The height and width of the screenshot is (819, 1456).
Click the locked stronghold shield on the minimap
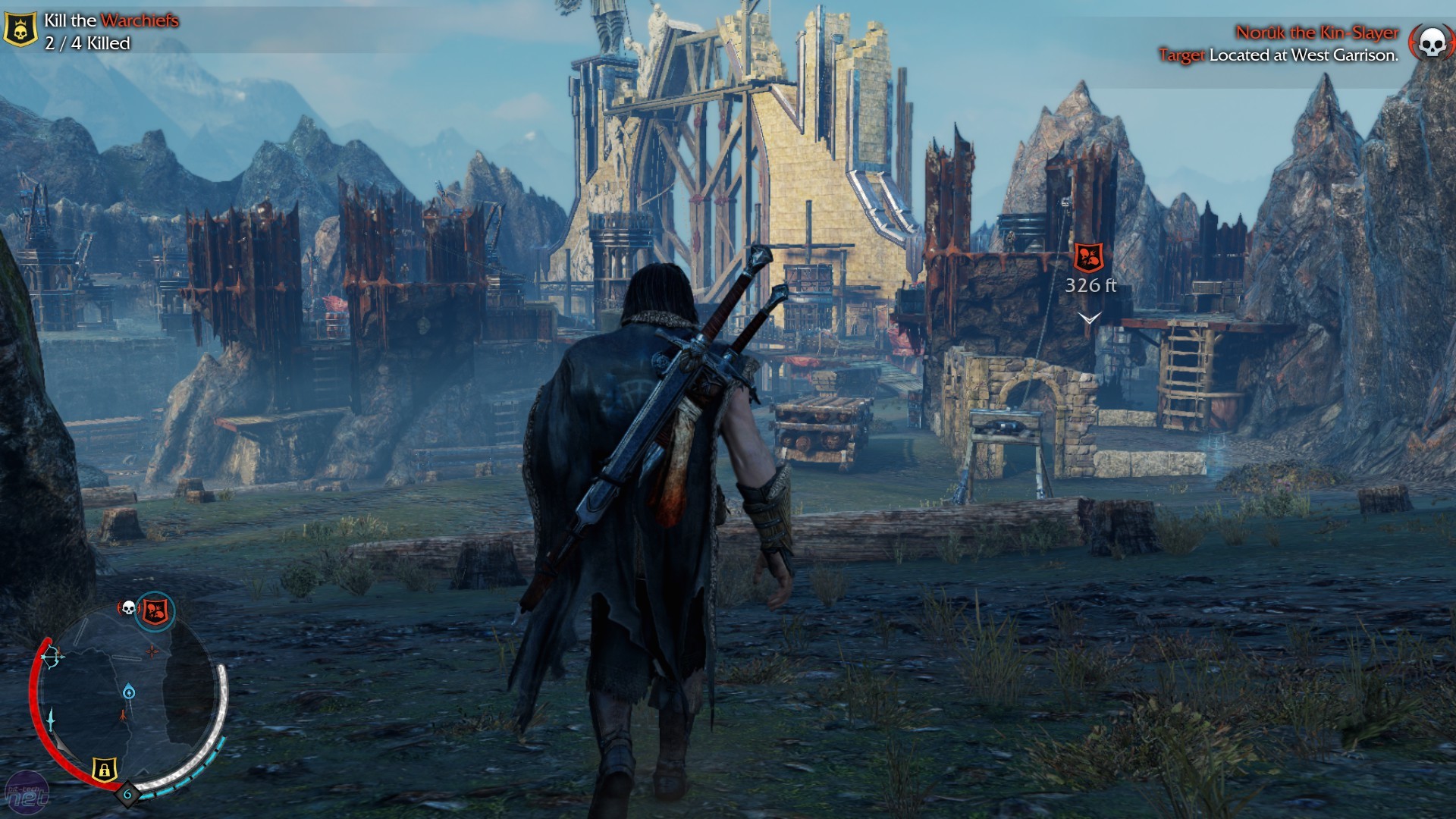(x=104, y=768)
